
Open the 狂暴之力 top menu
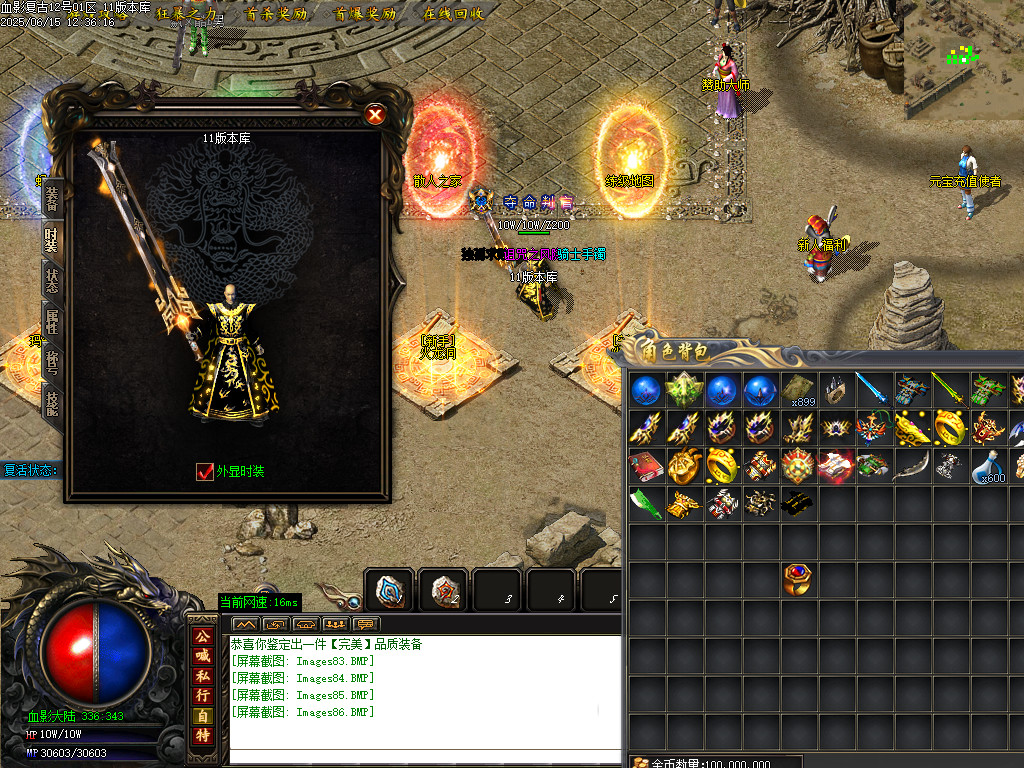point(188,14)
